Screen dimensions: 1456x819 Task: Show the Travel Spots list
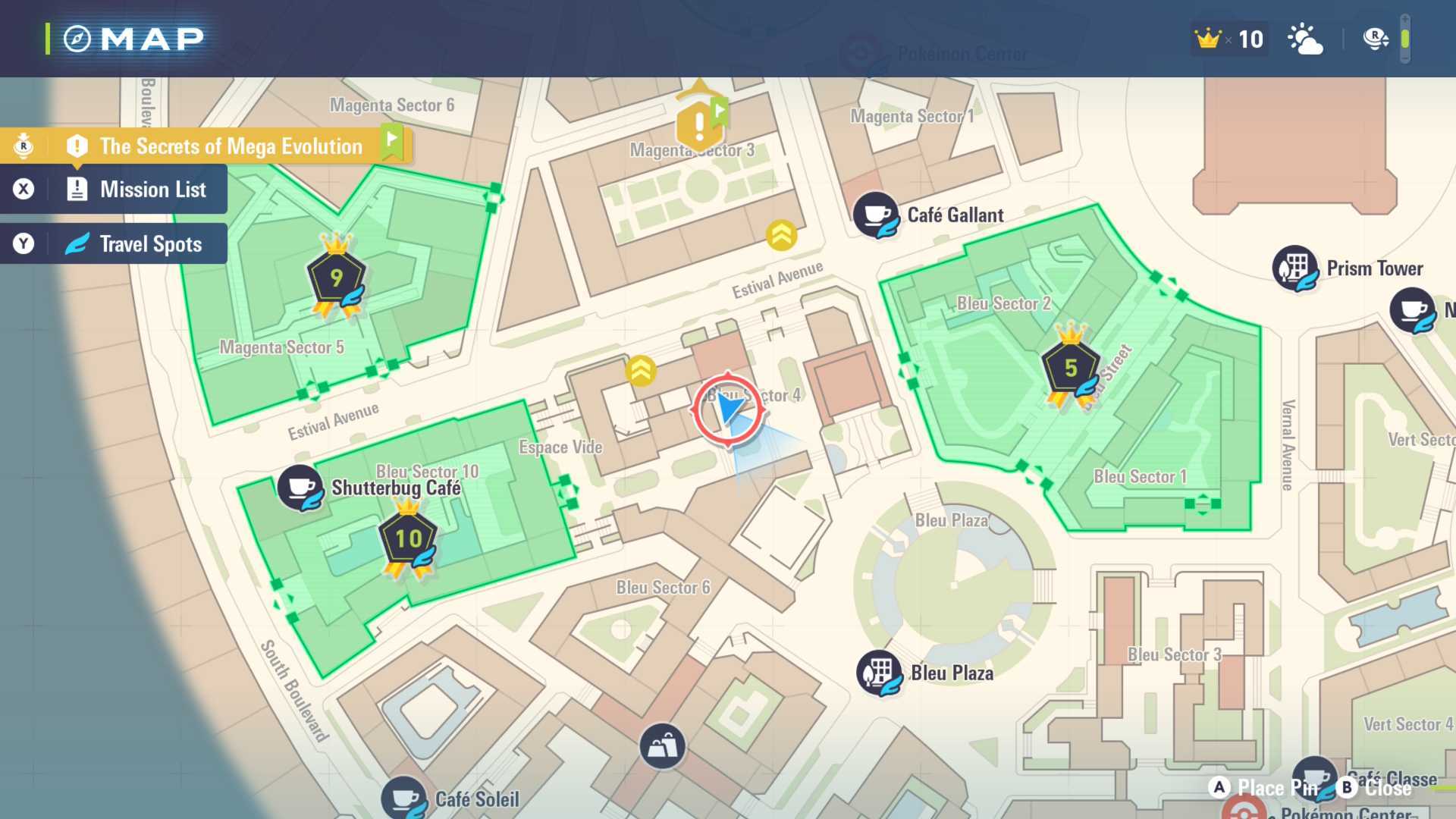[150, 244]
